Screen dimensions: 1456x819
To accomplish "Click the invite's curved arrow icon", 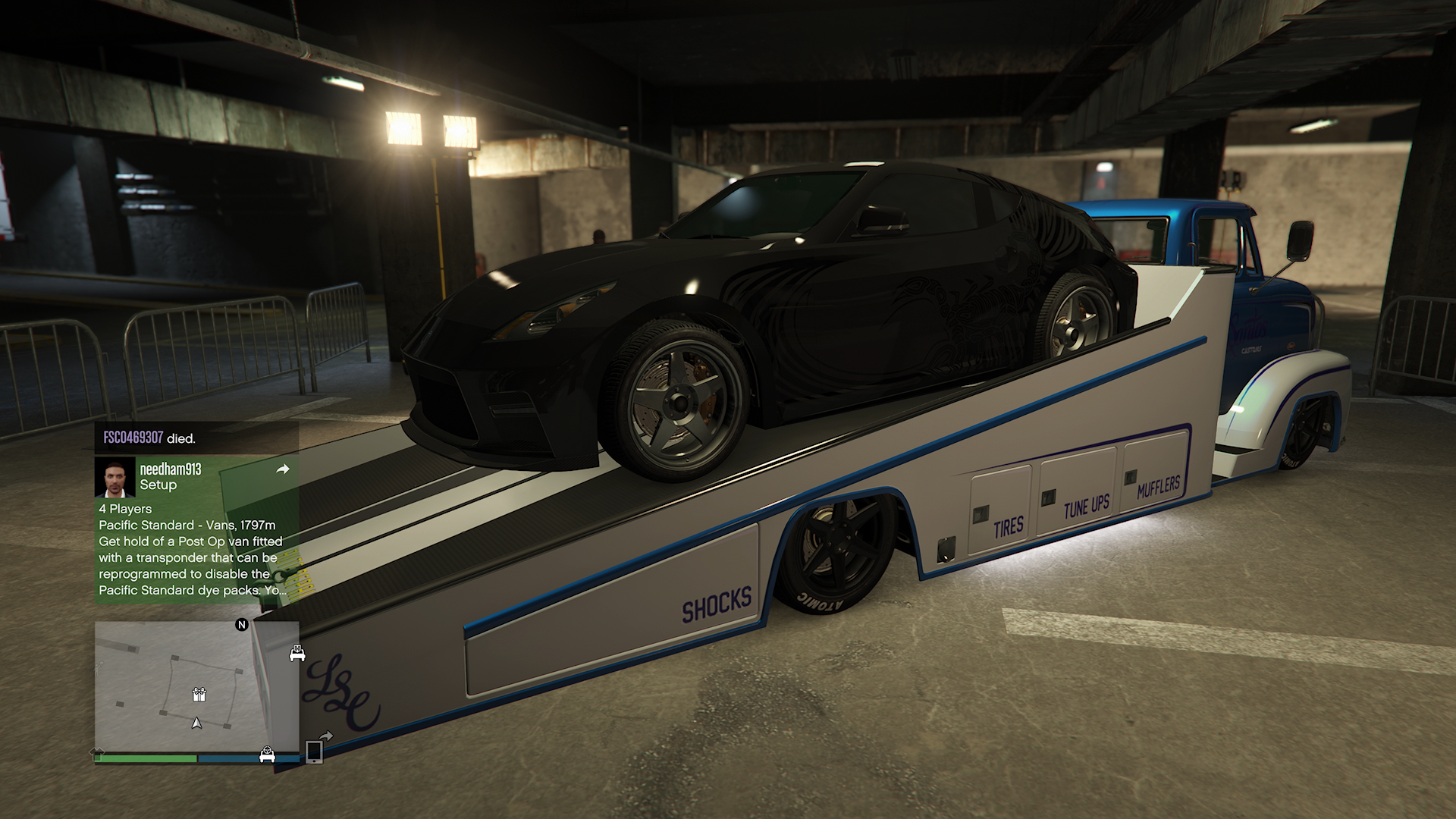I will click(x=283, y=470).
